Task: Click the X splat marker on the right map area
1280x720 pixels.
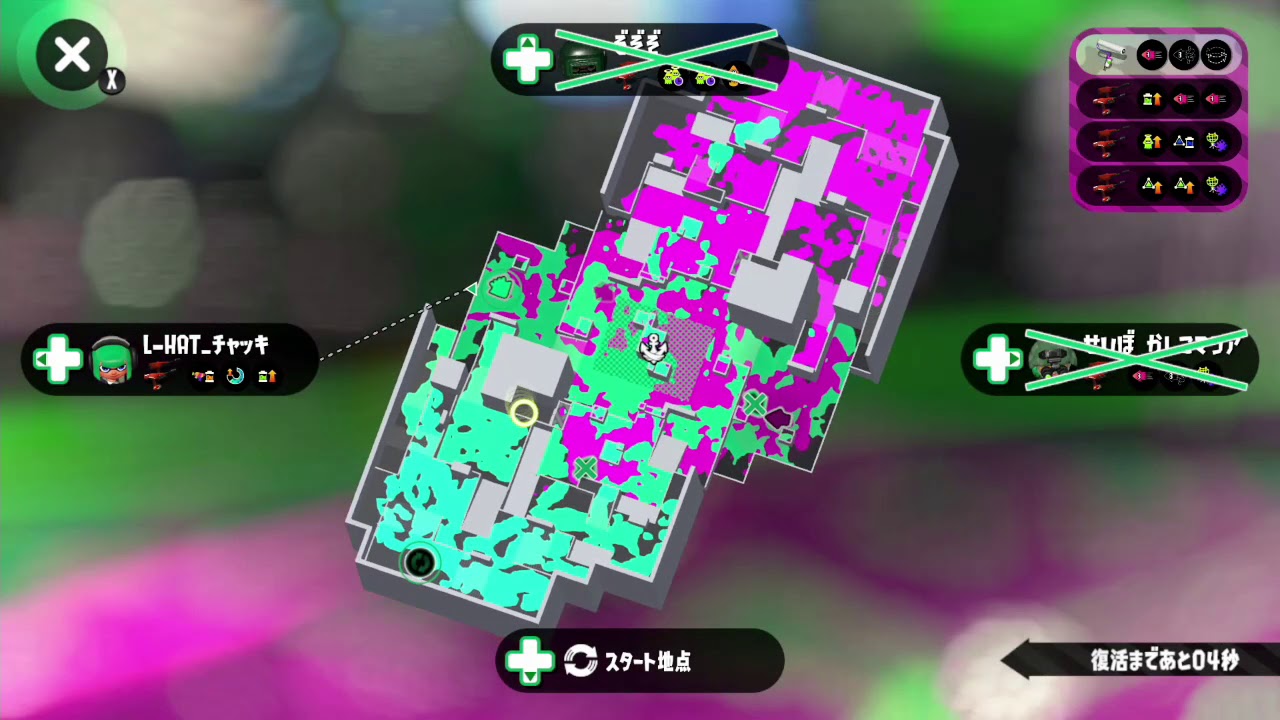Action: tap(754, 405)
